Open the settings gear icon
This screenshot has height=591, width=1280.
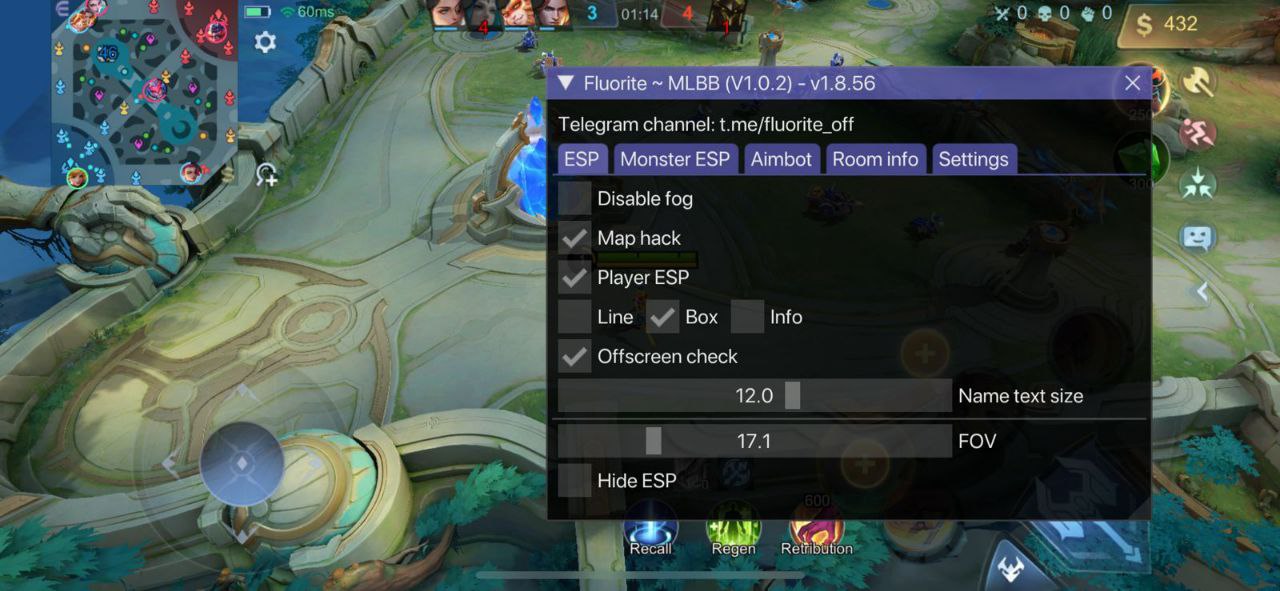265,42
